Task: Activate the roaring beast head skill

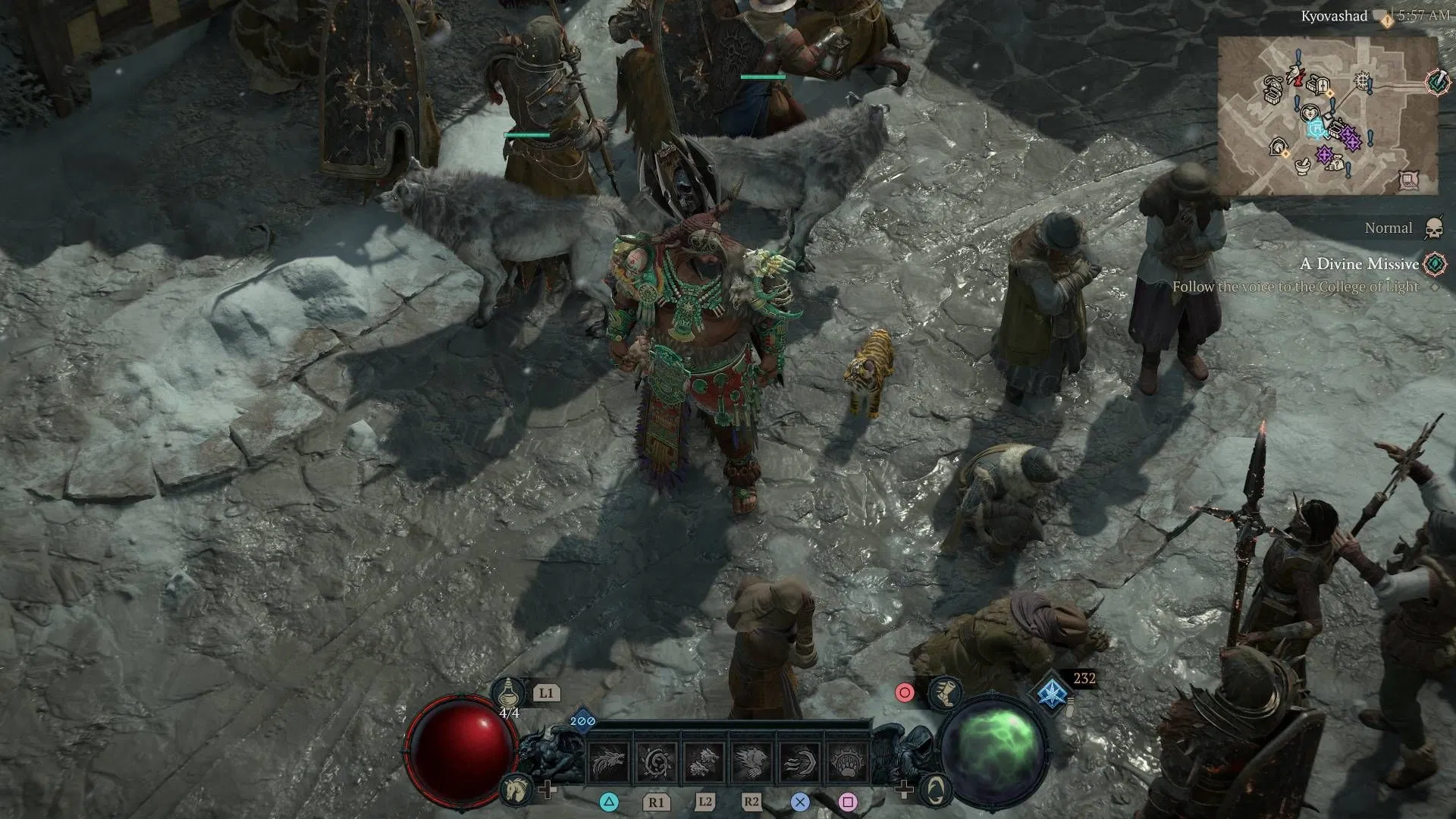Action: tap(752, 761)
